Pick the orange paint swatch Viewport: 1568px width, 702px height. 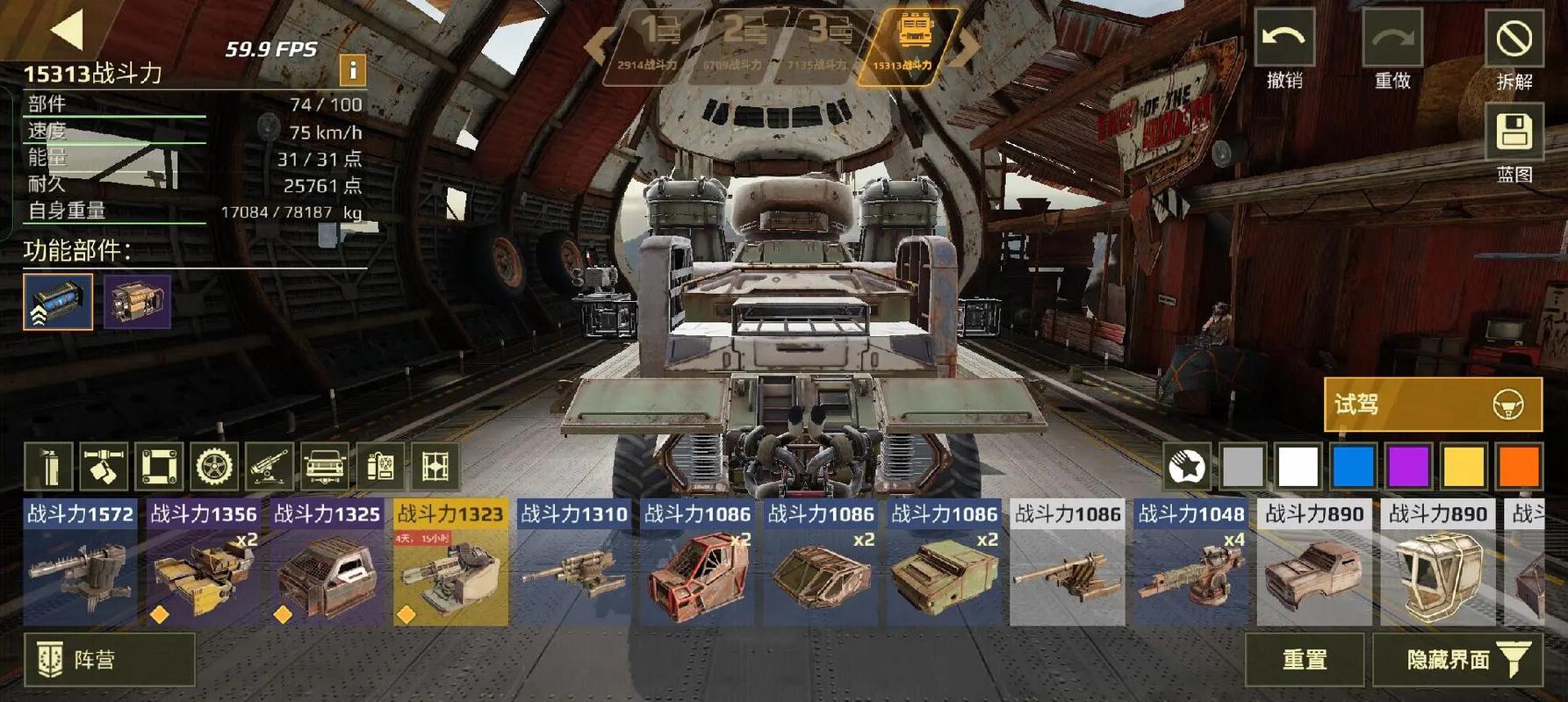[x=1519, y=466]
